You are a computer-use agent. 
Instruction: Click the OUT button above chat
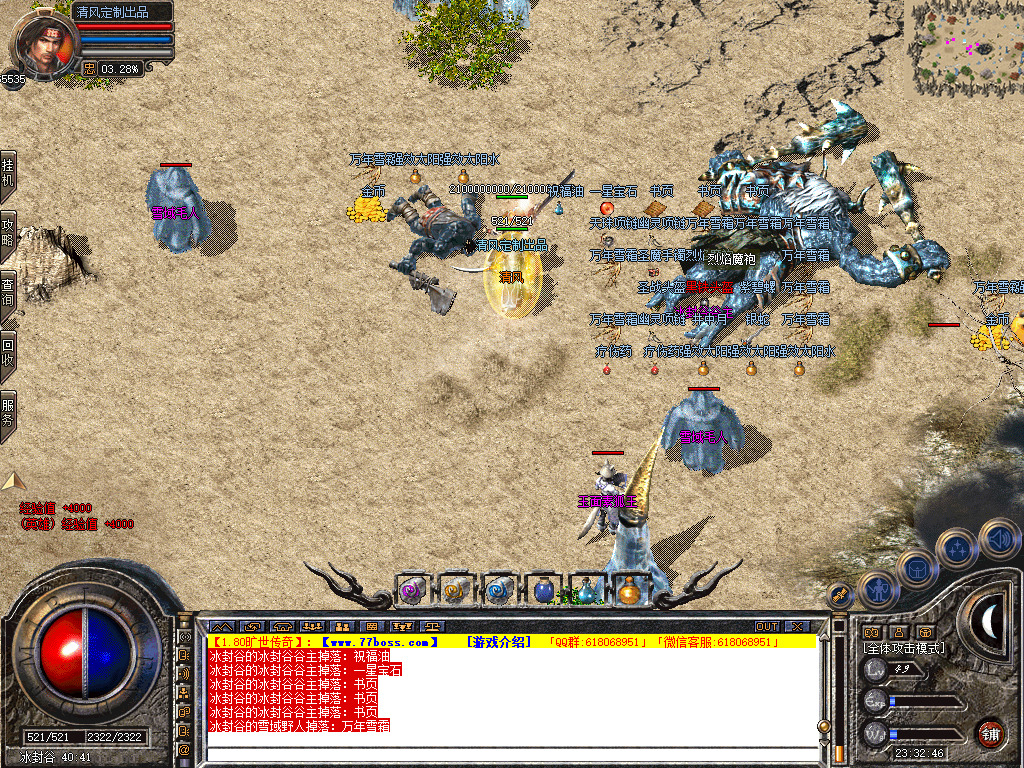(767, 627)
